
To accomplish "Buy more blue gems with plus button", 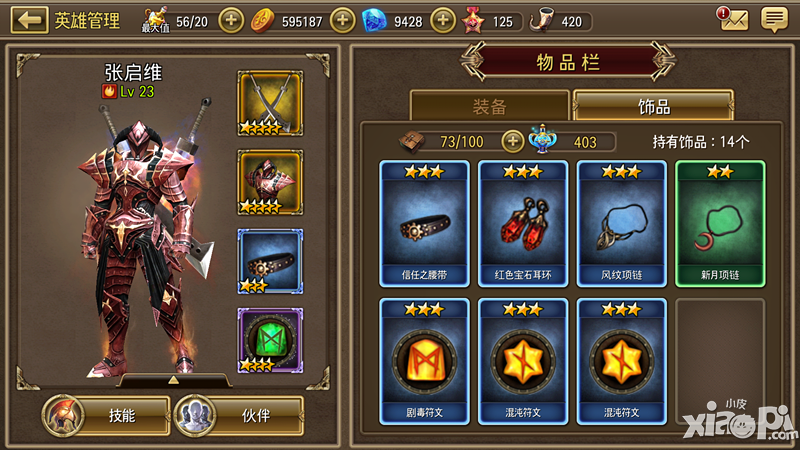I will coord(443,20).
